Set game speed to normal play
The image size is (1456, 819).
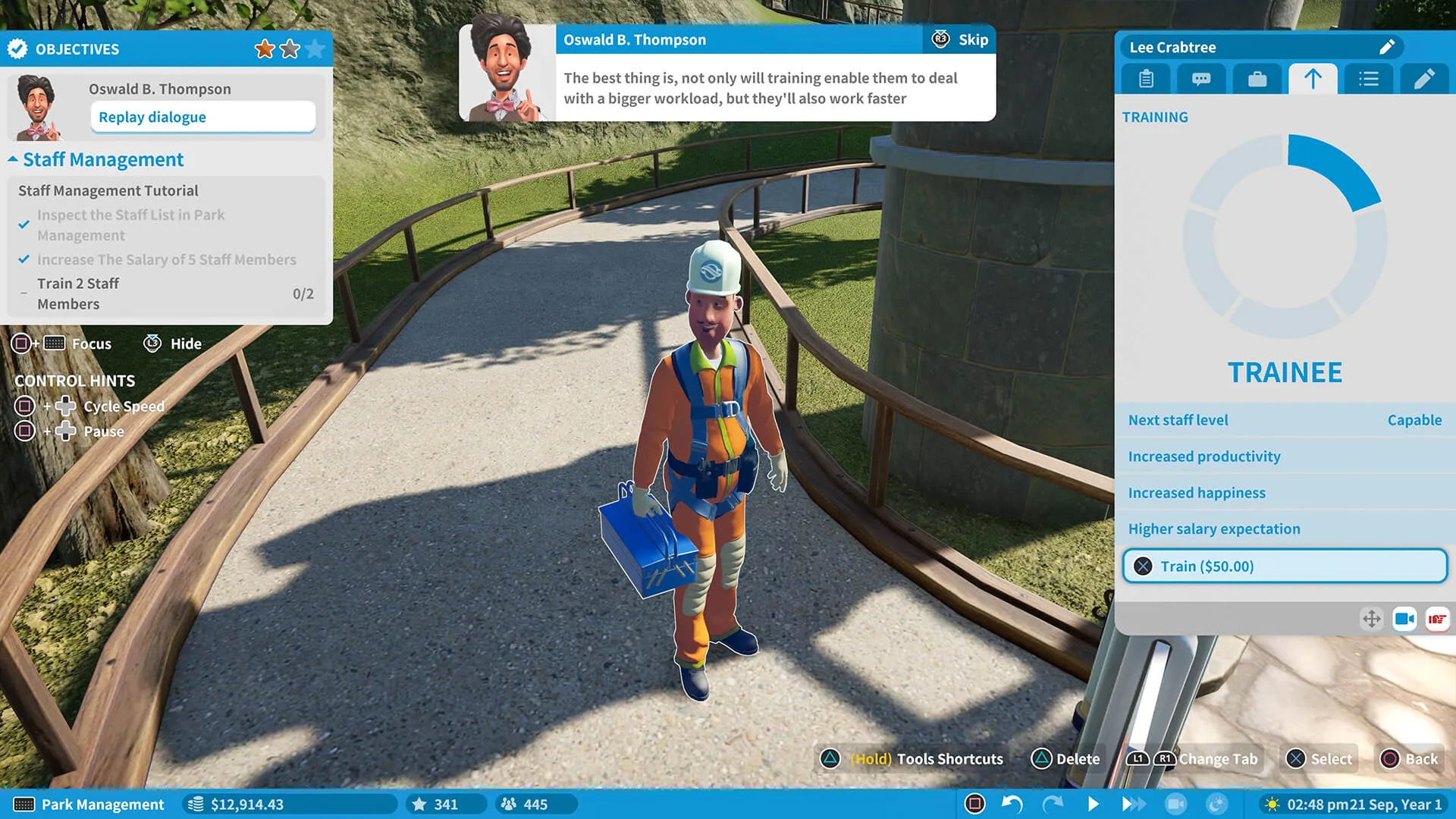[x=1093, y=804]
